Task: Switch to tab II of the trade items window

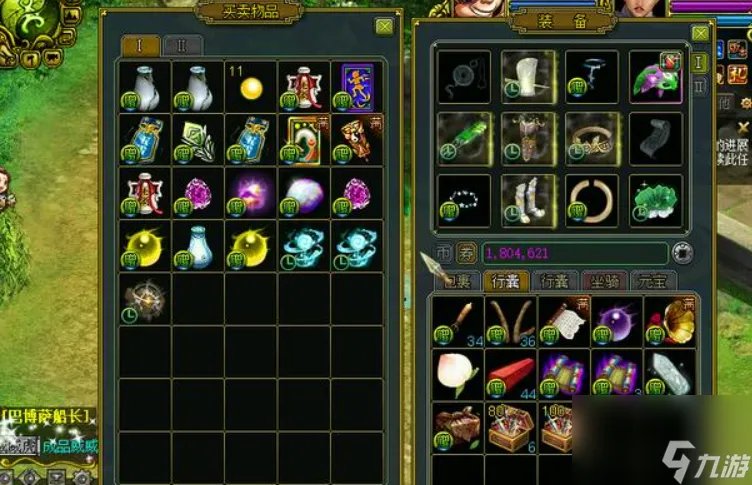Action: click(182, 45)
